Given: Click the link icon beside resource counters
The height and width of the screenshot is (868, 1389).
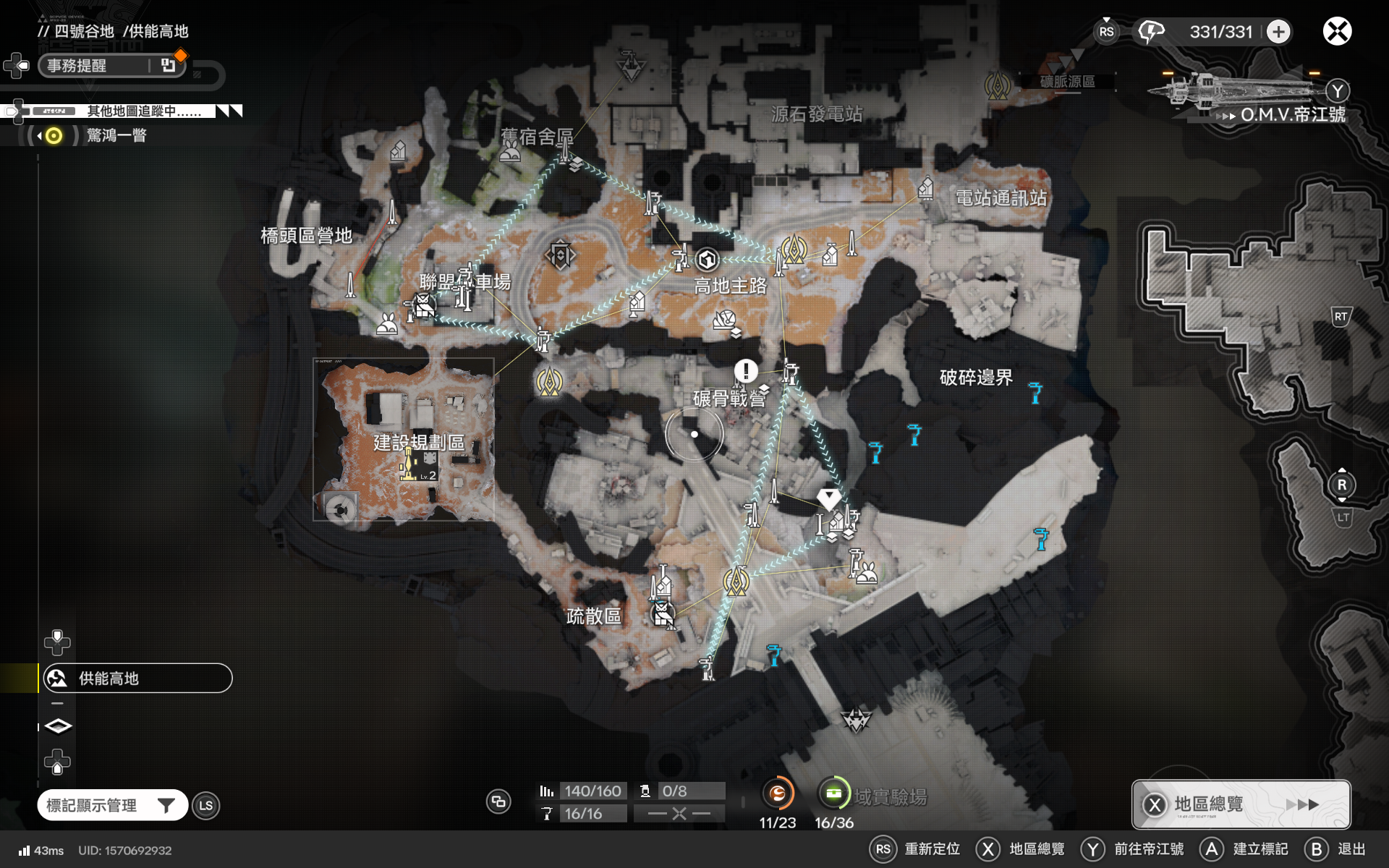Looking at the screenshot, I should point(498,801).
